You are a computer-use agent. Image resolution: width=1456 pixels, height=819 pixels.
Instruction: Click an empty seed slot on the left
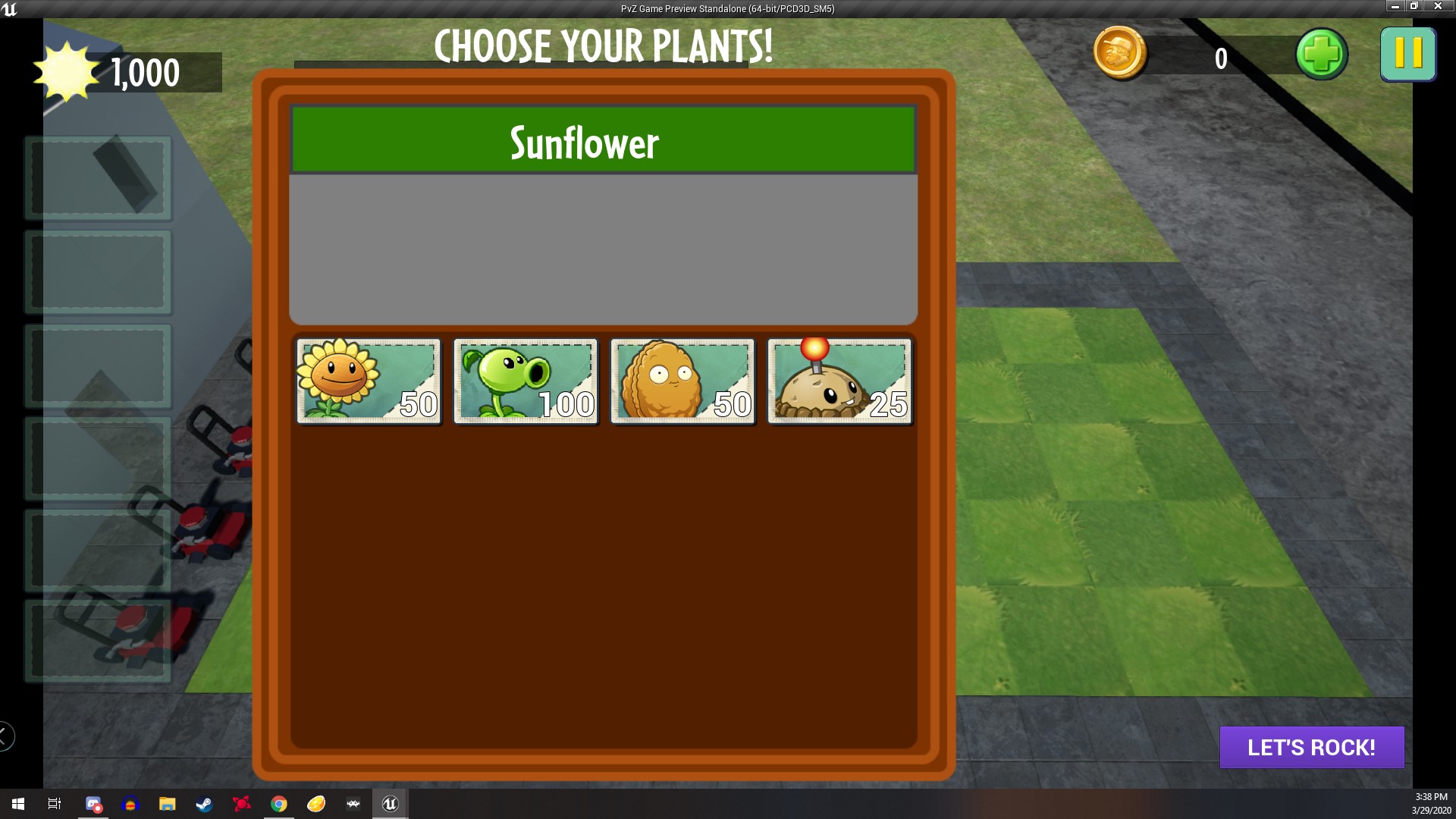[x=98, y=271]
